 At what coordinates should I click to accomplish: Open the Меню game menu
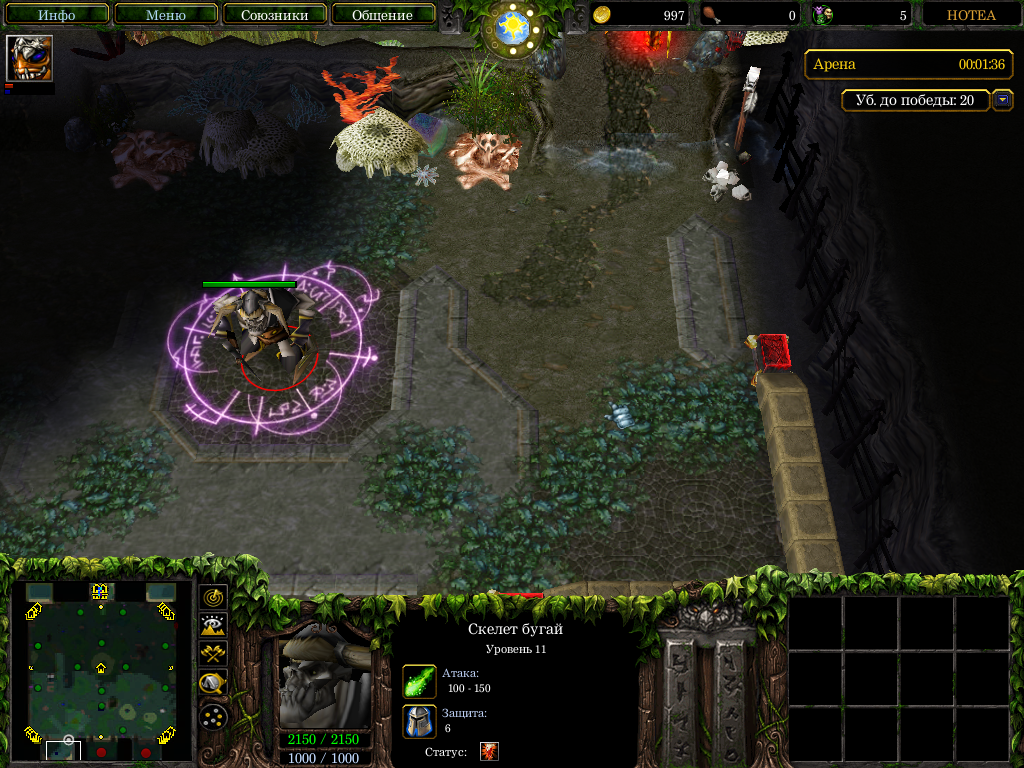coord(165,15)
